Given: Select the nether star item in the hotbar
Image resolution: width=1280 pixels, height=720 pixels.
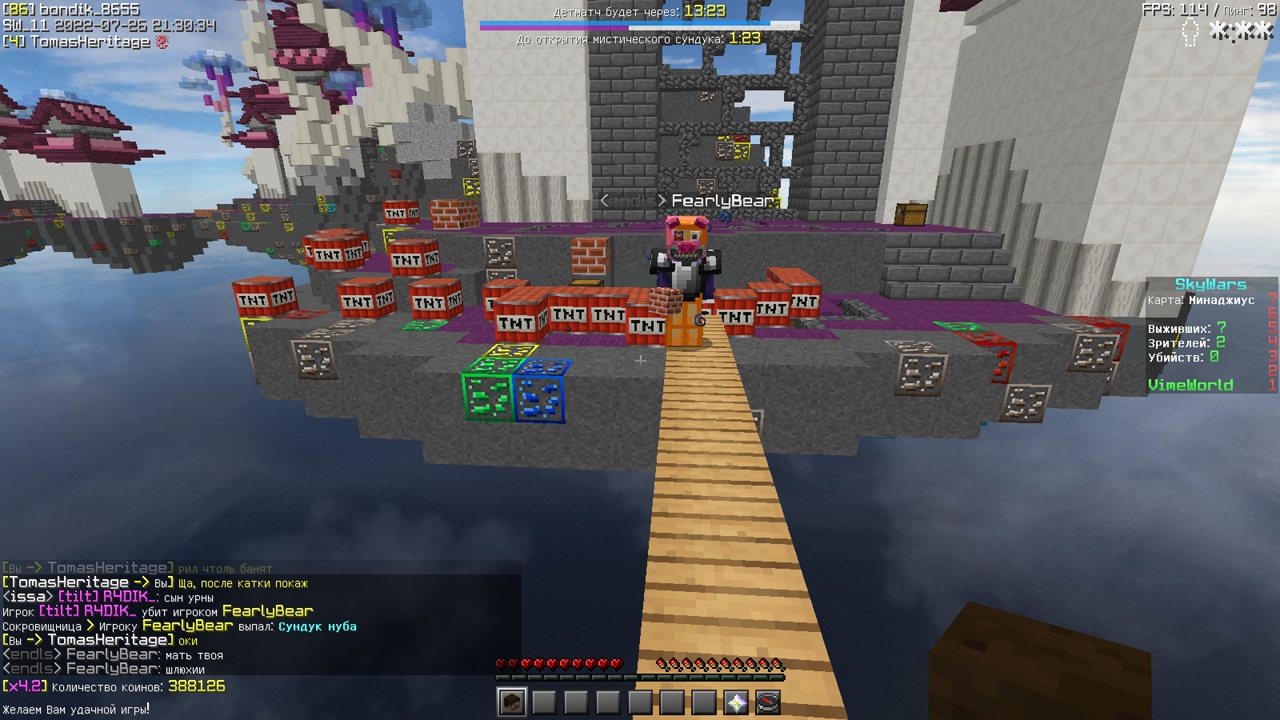Looking at the screenshot, I should click(x=737, y=703).
